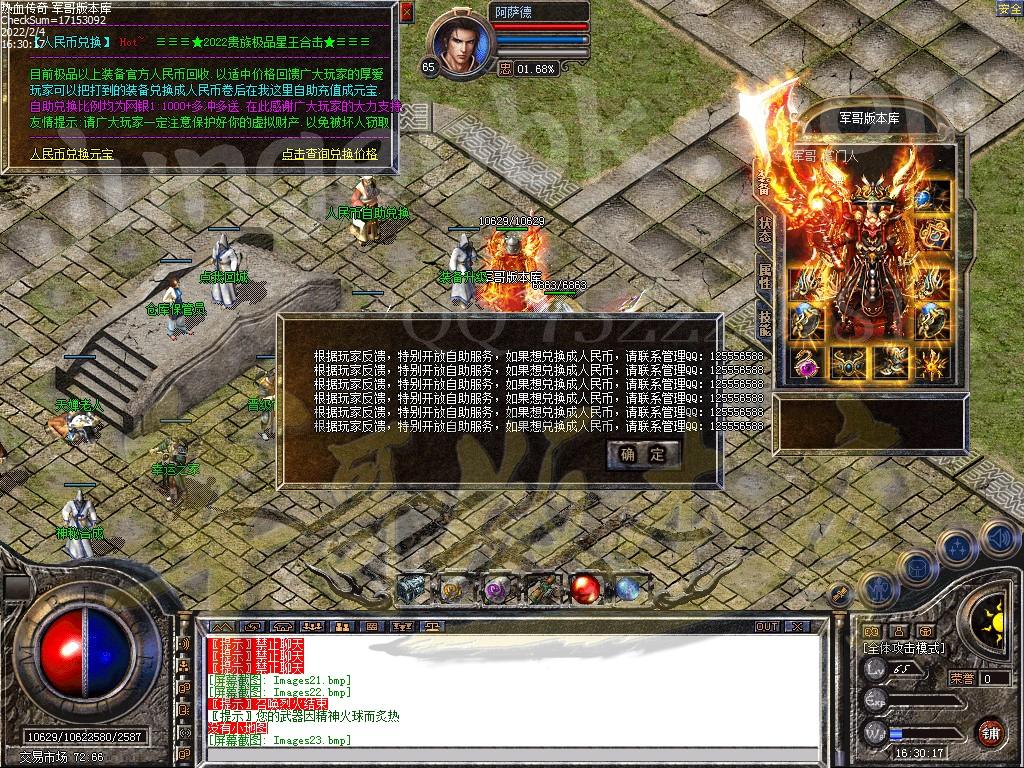This screenshot has width=1024, height=768.
Task: Open the shop with the red 铺 button
Action: tap(990, 732)
